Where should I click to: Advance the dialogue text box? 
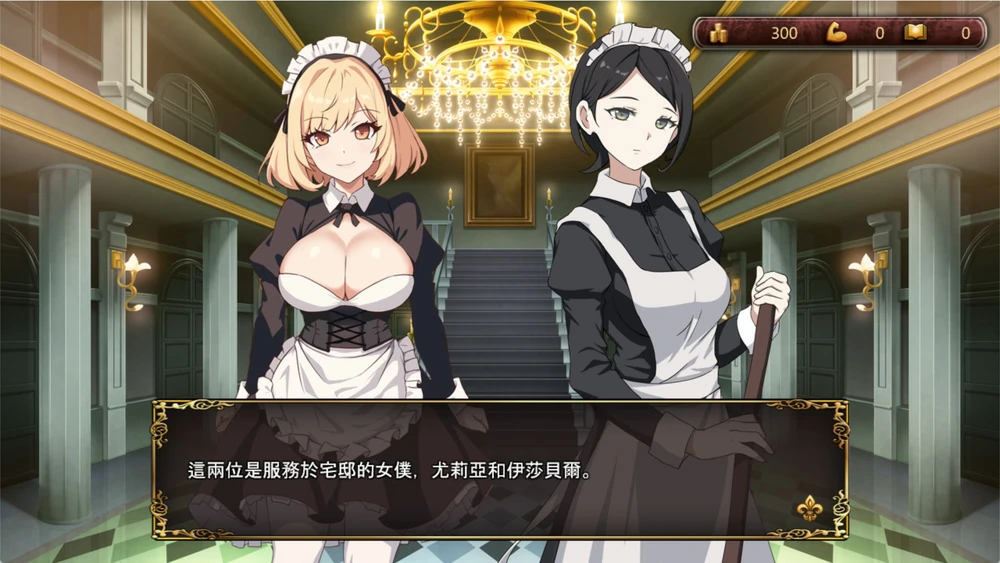click(x=499, y=469)
